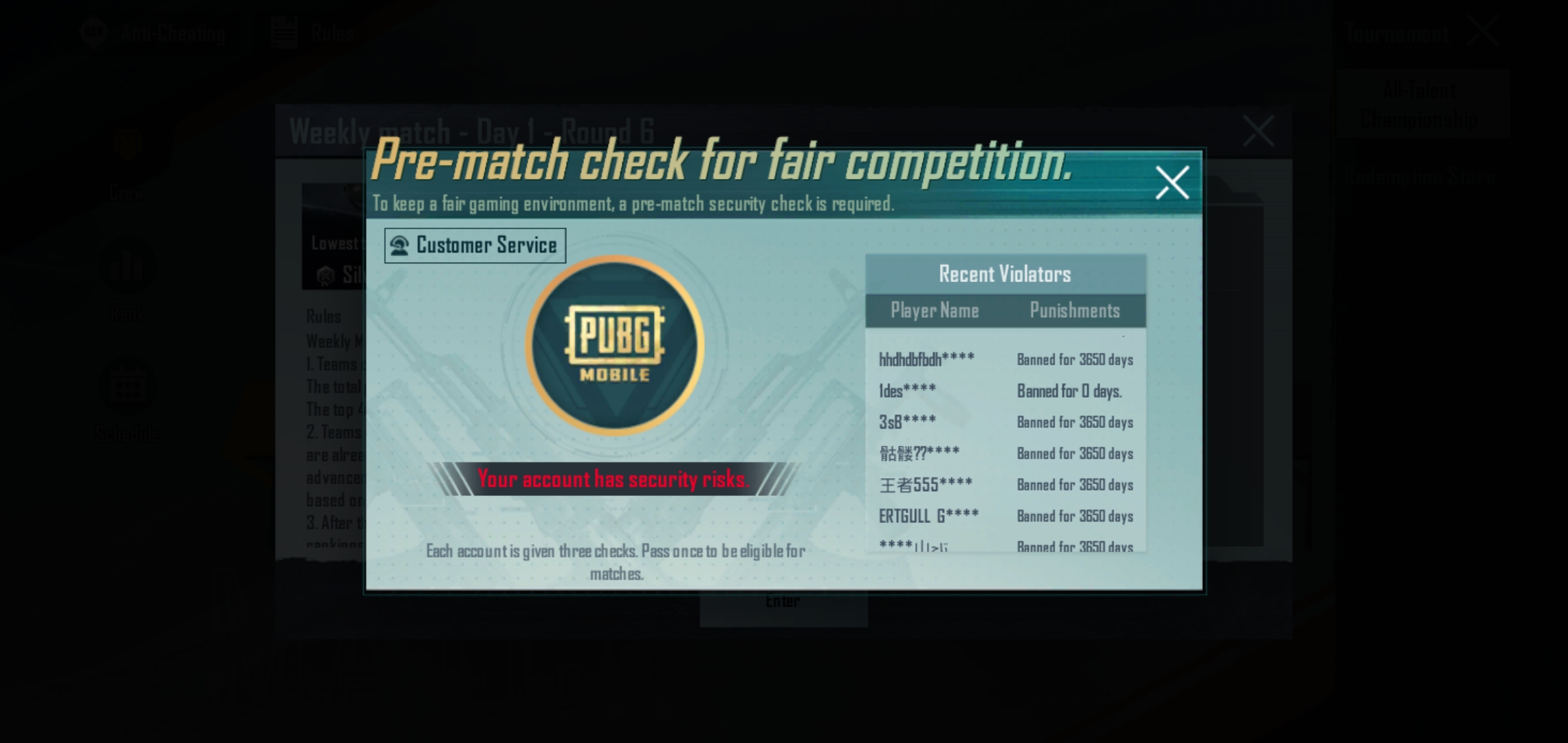Screen dimensions: 1568x743
Task: Select violator ERTGULL G**** in the list
Action: pyautogui.click(x=930, y=515)
